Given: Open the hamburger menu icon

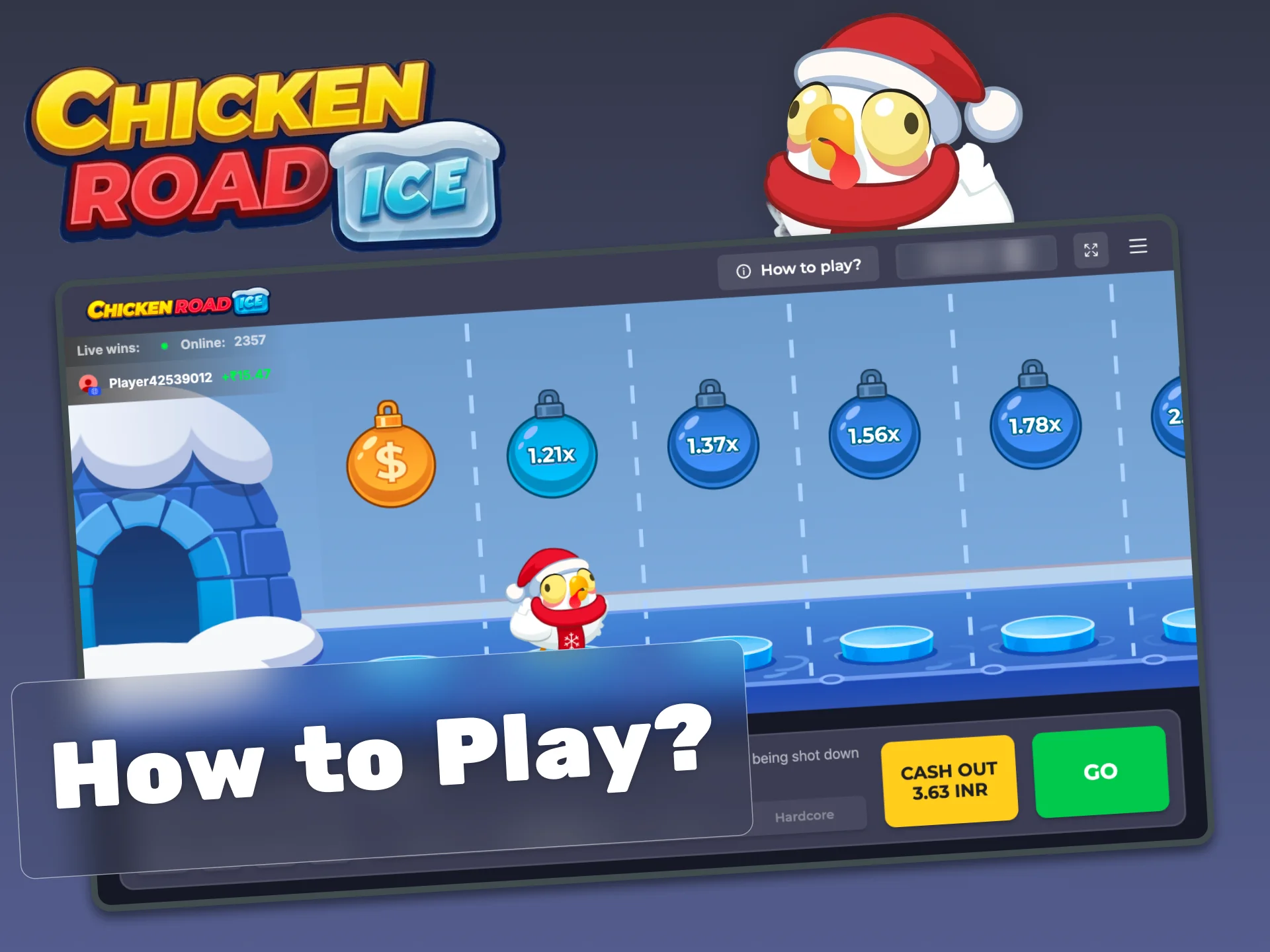Looking at the screenshot, I should click(1138, 247).
